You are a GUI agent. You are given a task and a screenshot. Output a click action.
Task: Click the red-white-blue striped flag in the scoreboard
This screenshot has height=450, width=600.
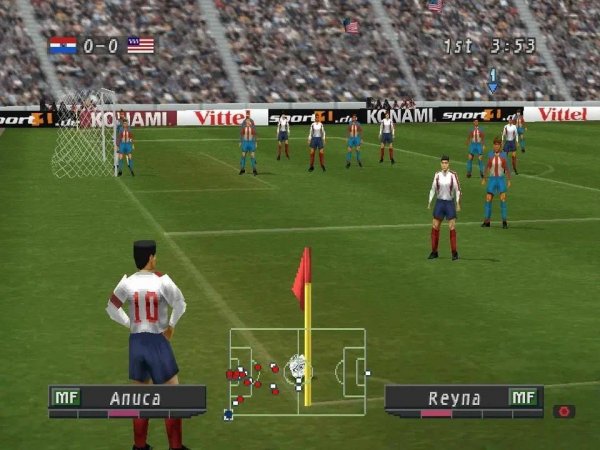click(63, 45)
